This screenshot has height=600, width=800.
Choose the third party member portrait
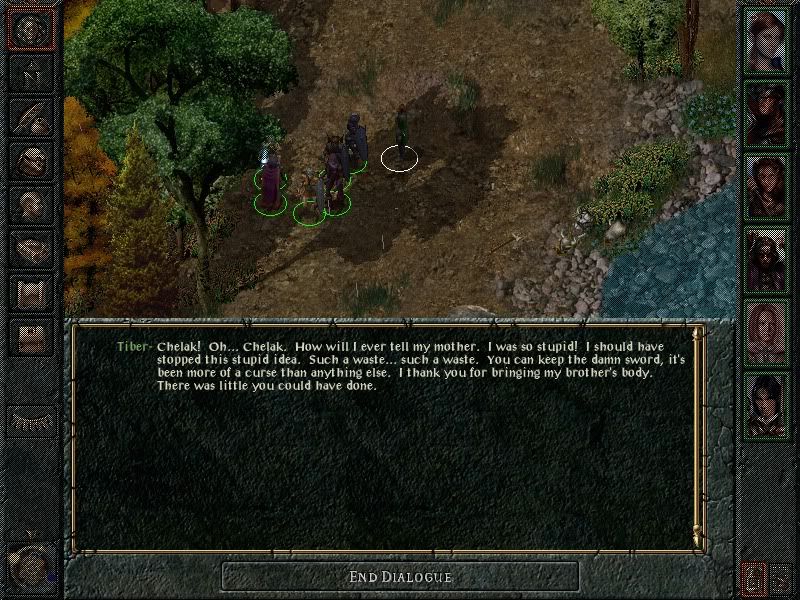768,186
